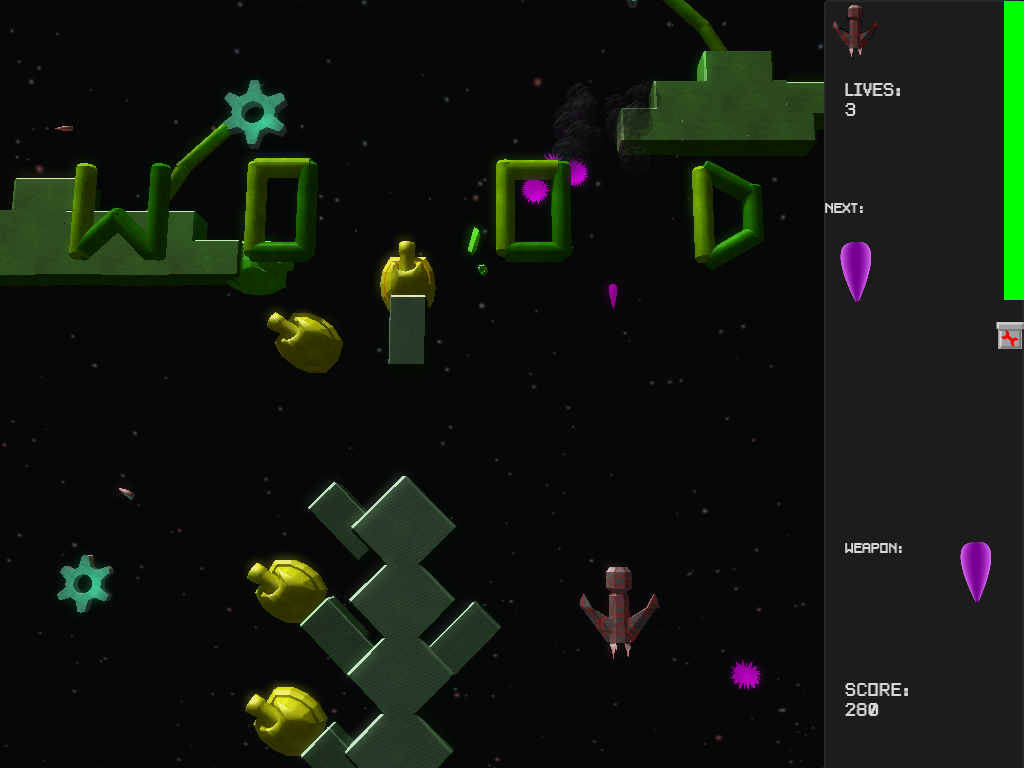Click the red ship lives icon

[x=855, y=30]
